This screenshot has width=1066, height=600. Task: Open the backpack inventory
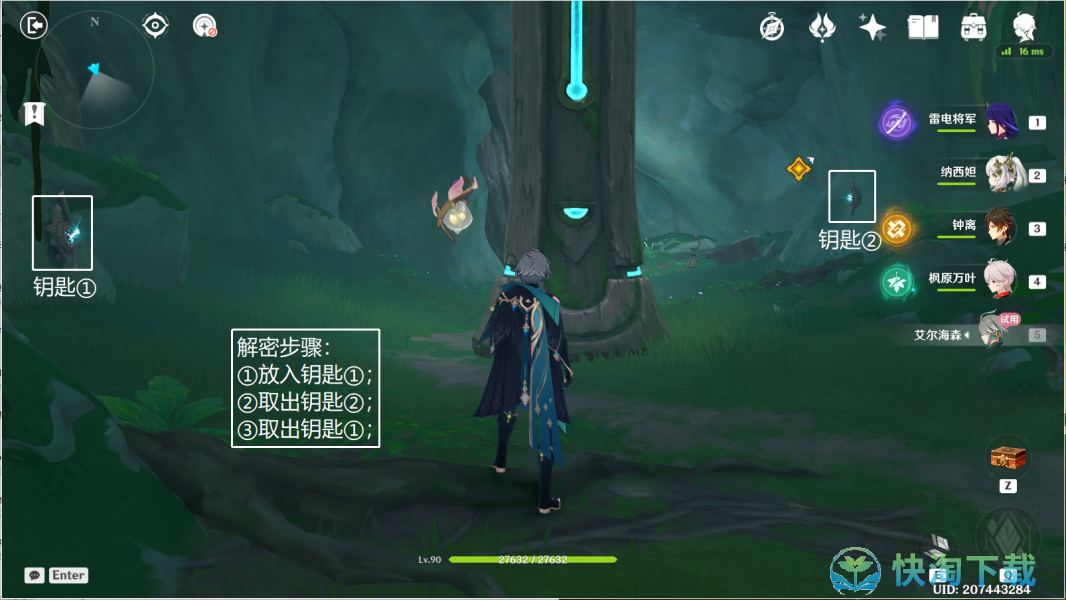click(x=972, y=27)
